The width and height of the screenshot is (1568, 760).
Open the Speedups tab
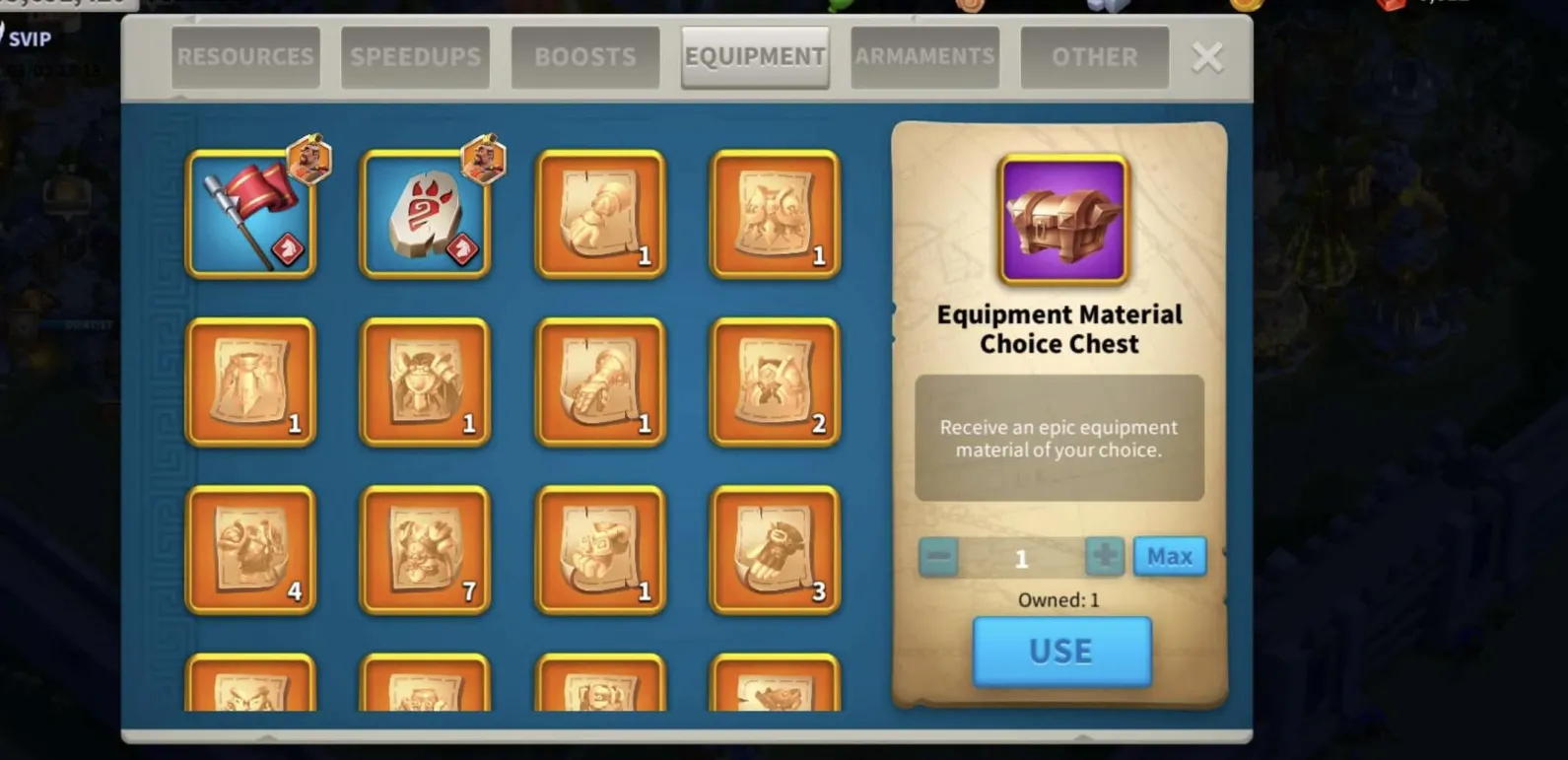click(x=415, y=57)
